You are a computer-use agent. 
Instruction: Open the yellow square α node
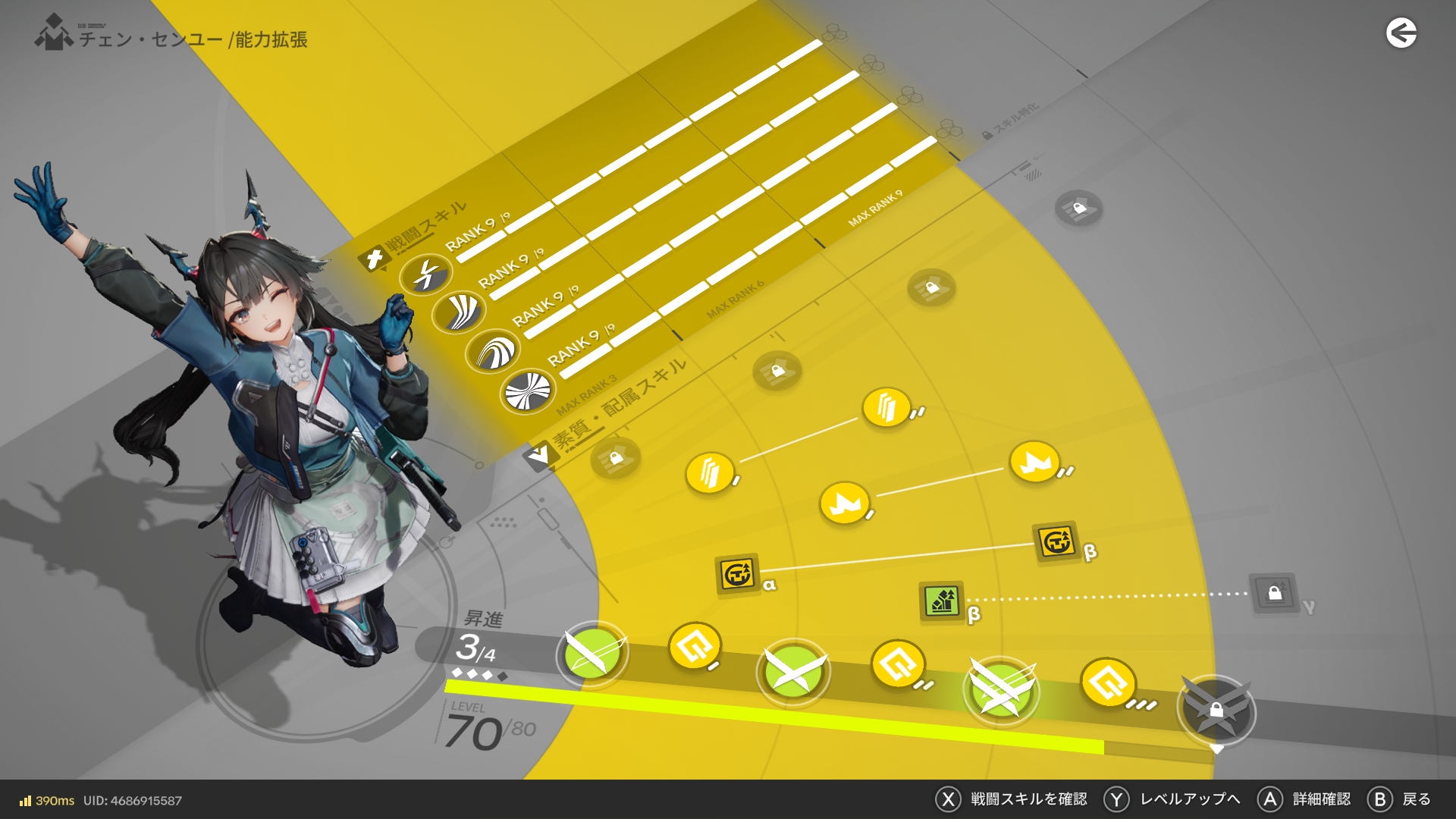point(737,573)
